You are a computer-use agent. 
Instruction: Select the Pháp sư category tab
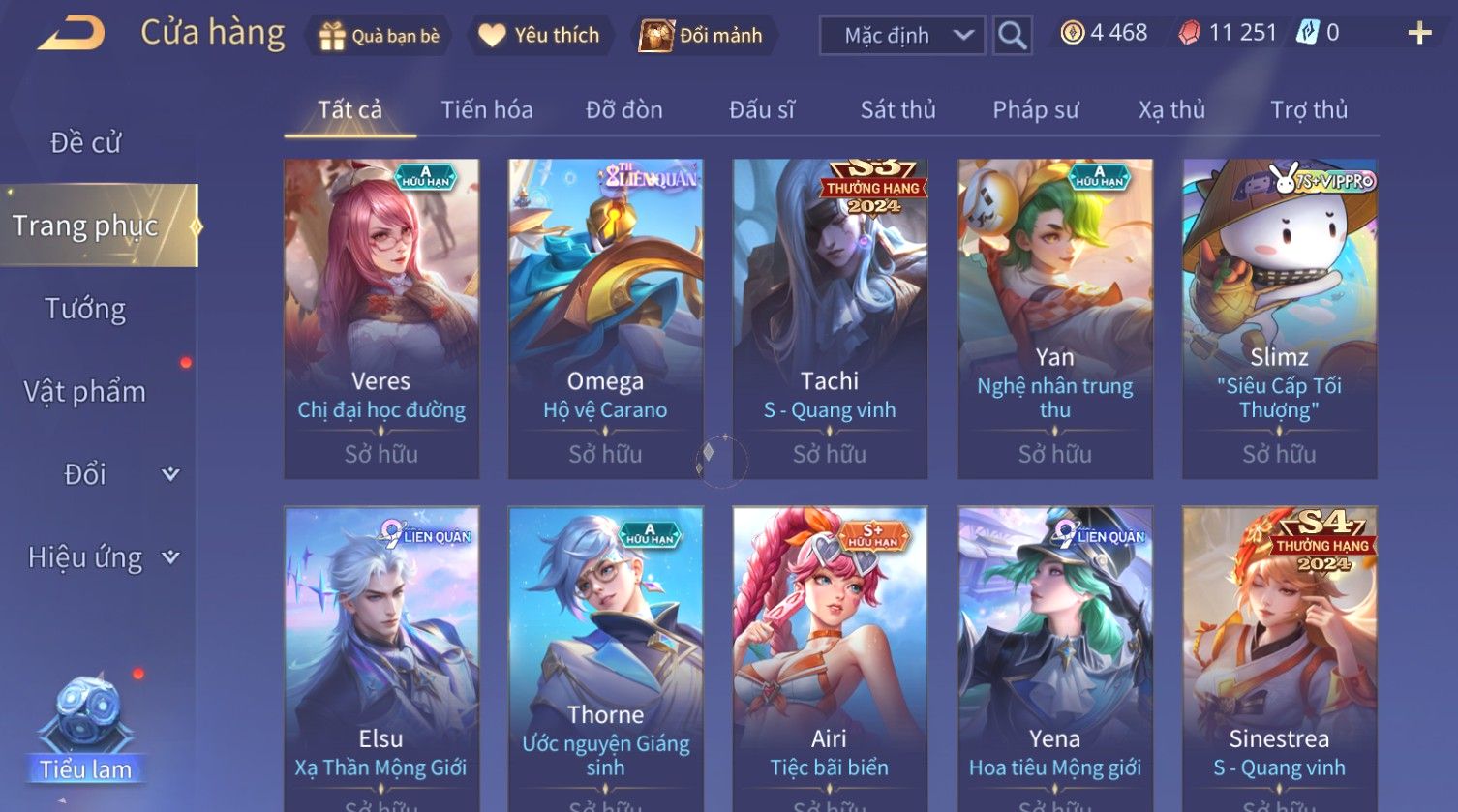click(x=1035, y=110)
